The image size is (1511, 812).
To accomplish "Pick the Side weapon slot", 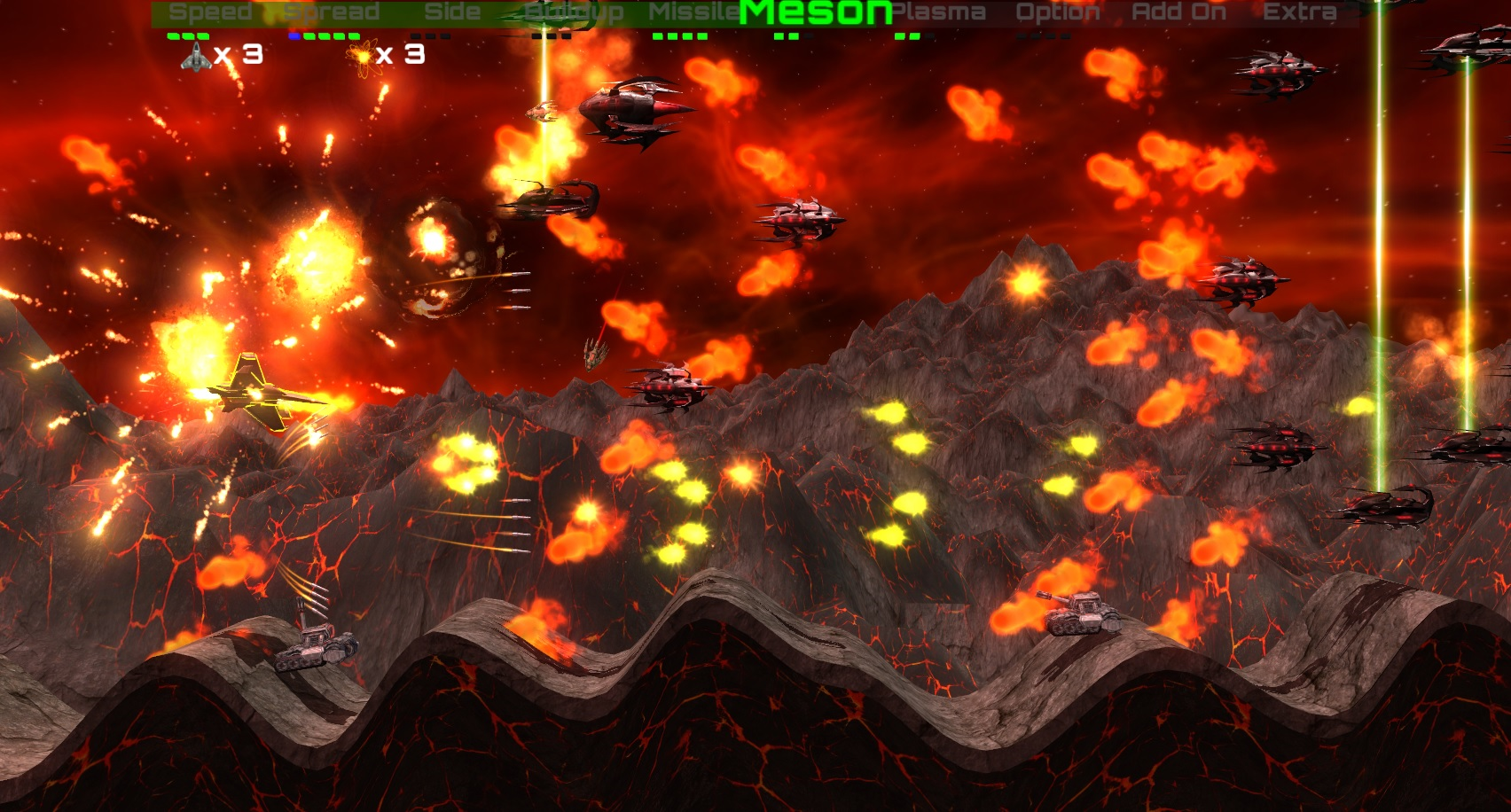I will (452, 12).
